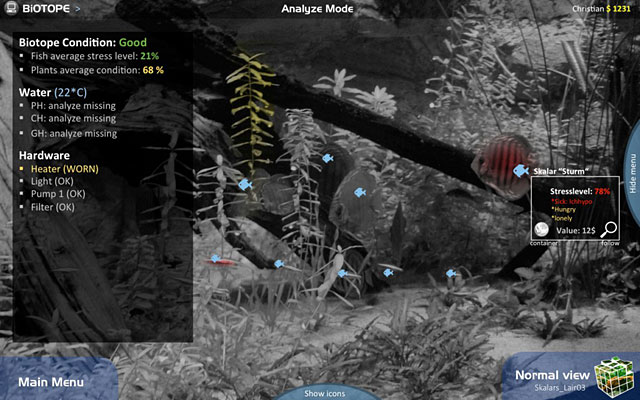Select the Light hardware entry

coord(51,182)
